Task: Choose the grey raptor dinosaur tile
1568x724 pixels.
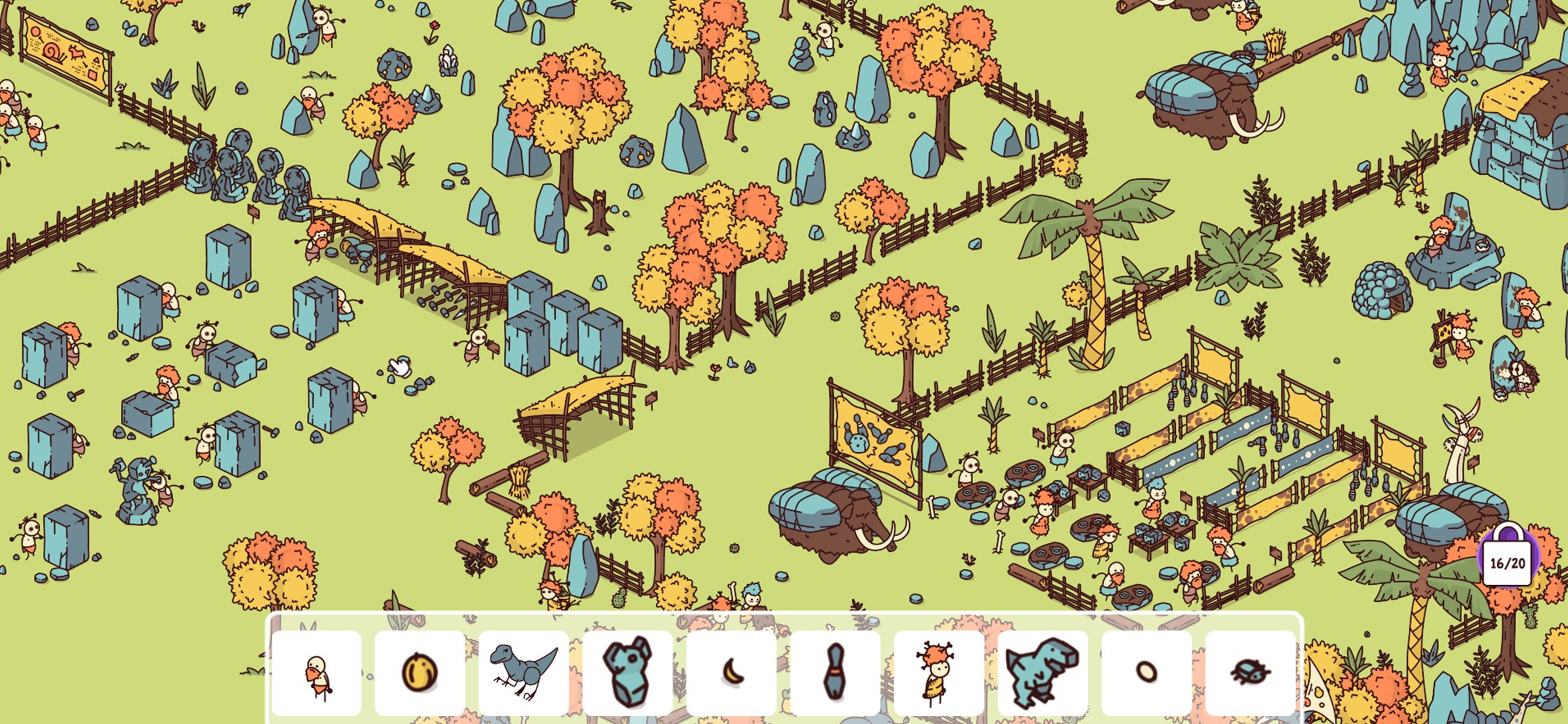Action: pos(523,673)
